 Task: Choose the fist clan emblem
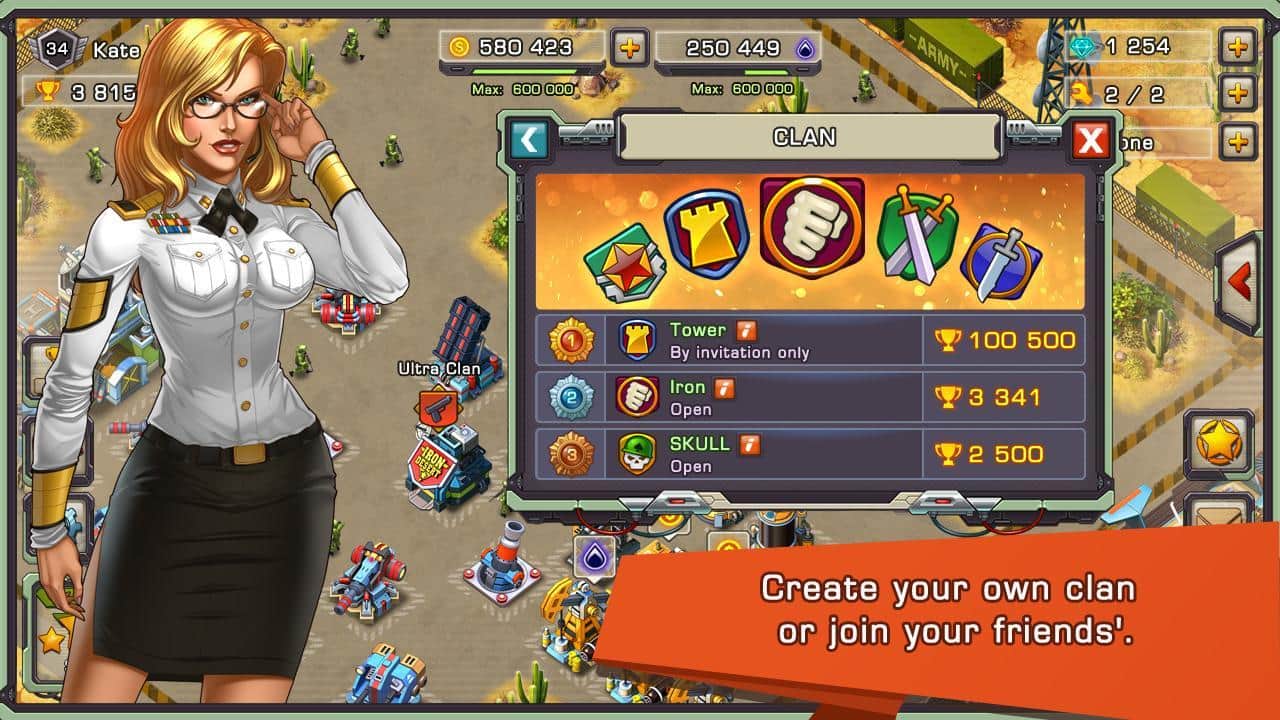(x=812, y=227)
